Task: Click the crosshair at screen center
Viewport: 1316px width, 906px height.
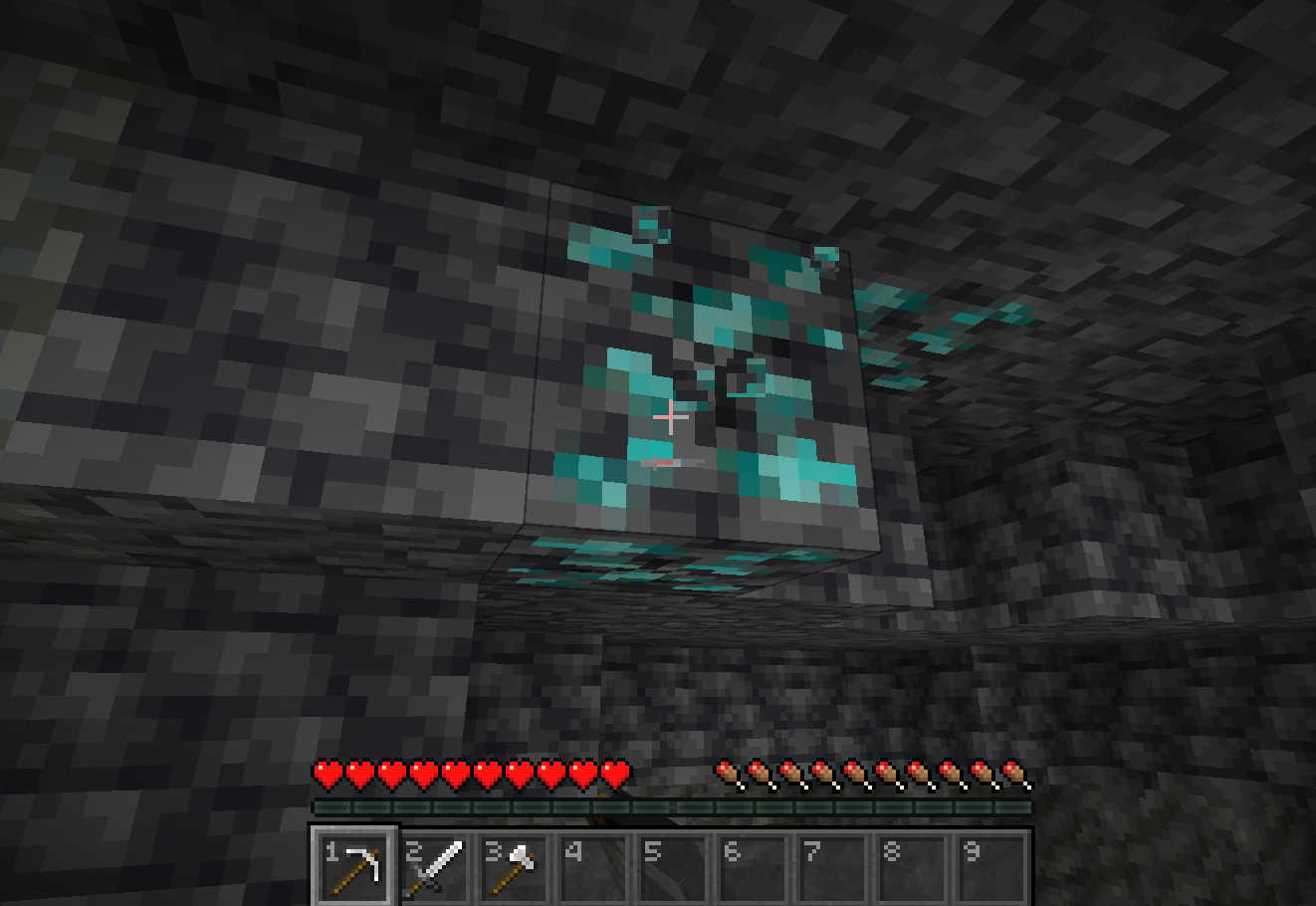Action: coord(672,417)
